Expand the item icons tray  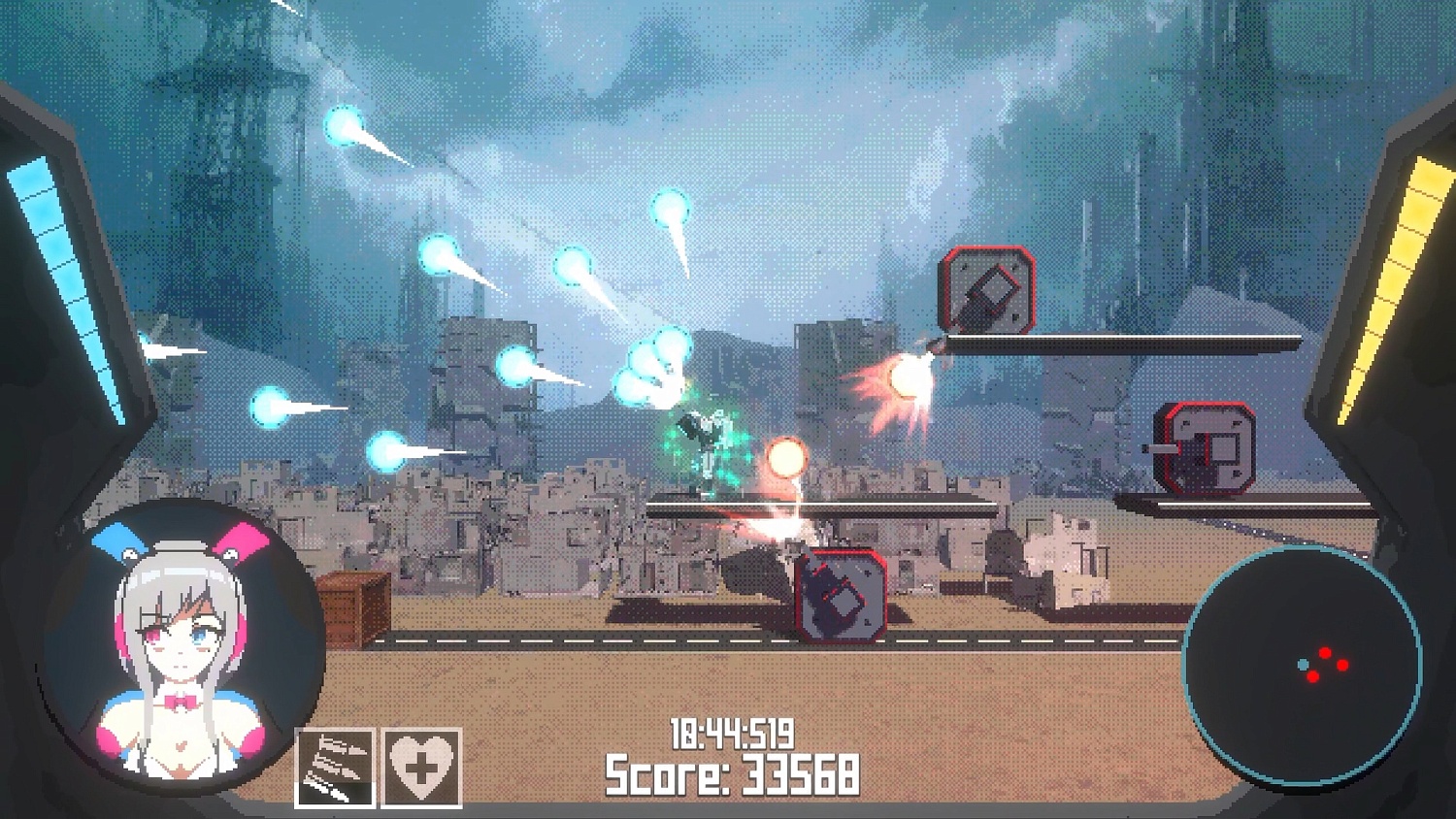pyautogui.click(x=379, y=767)
